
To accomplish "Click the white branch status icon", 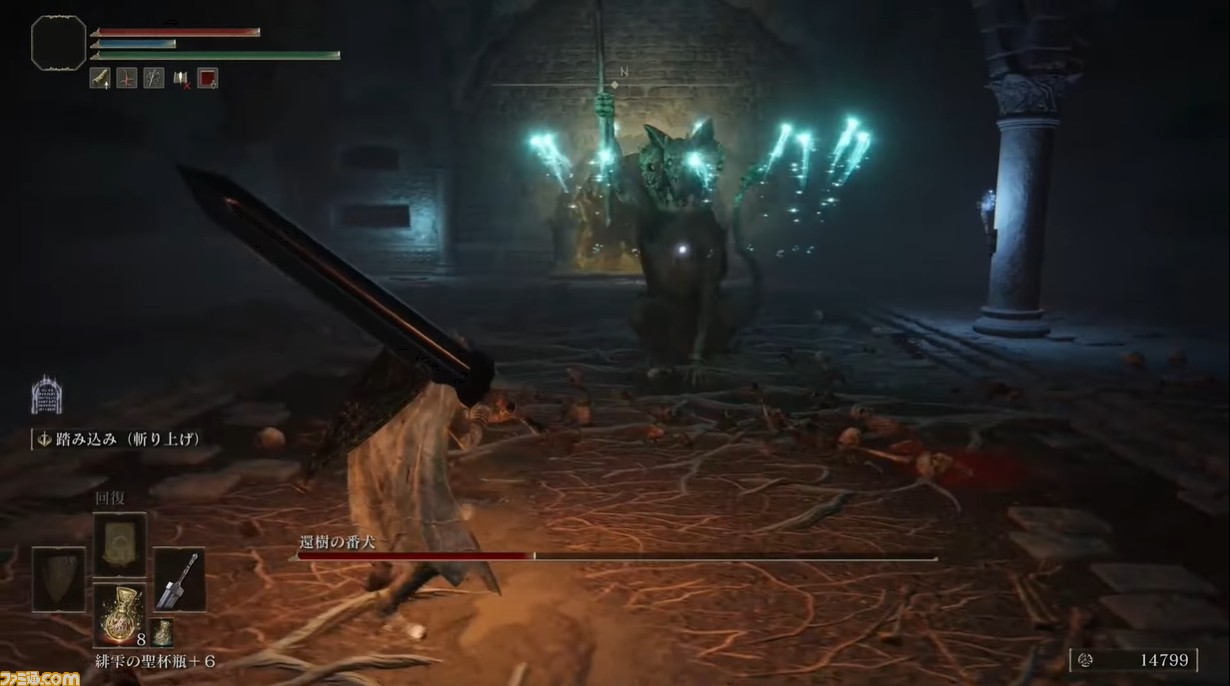I will pos(153,78).
